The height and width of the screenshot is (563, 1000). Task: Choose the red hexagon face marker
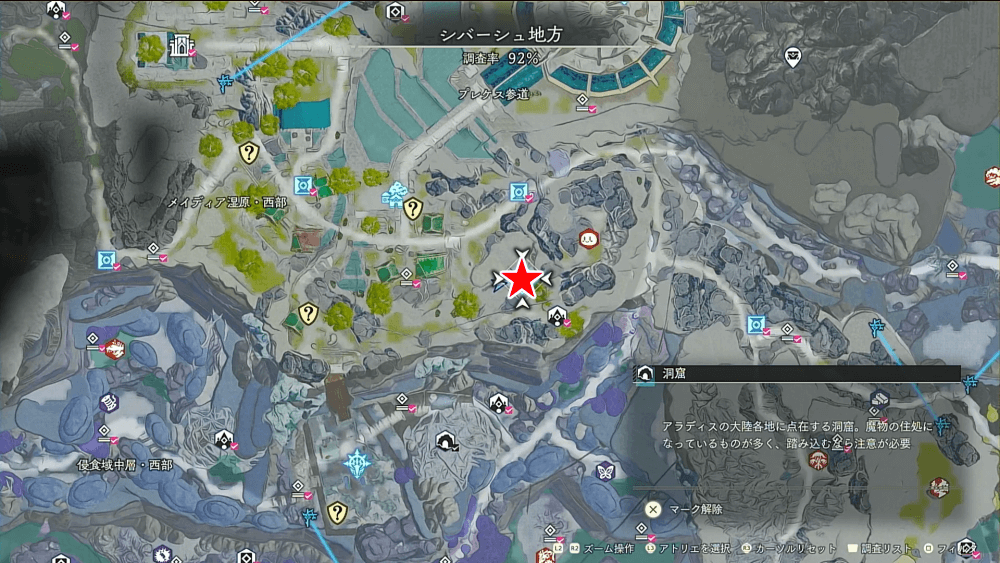pos(587,238)
